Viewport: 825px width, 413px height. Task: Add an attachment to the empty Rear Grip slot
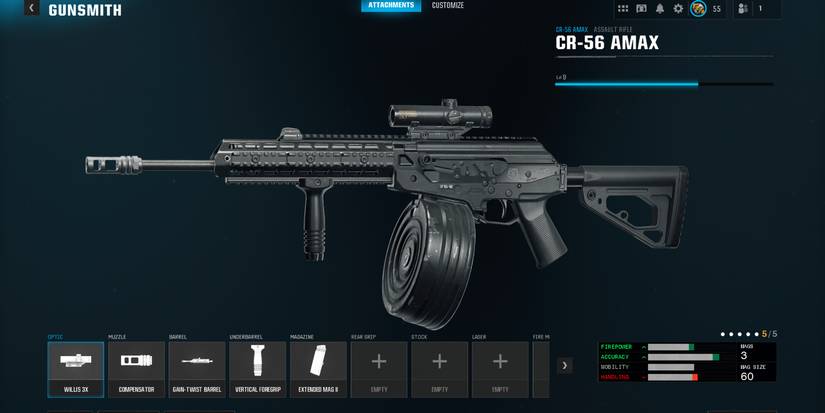[x=379, y=369]
